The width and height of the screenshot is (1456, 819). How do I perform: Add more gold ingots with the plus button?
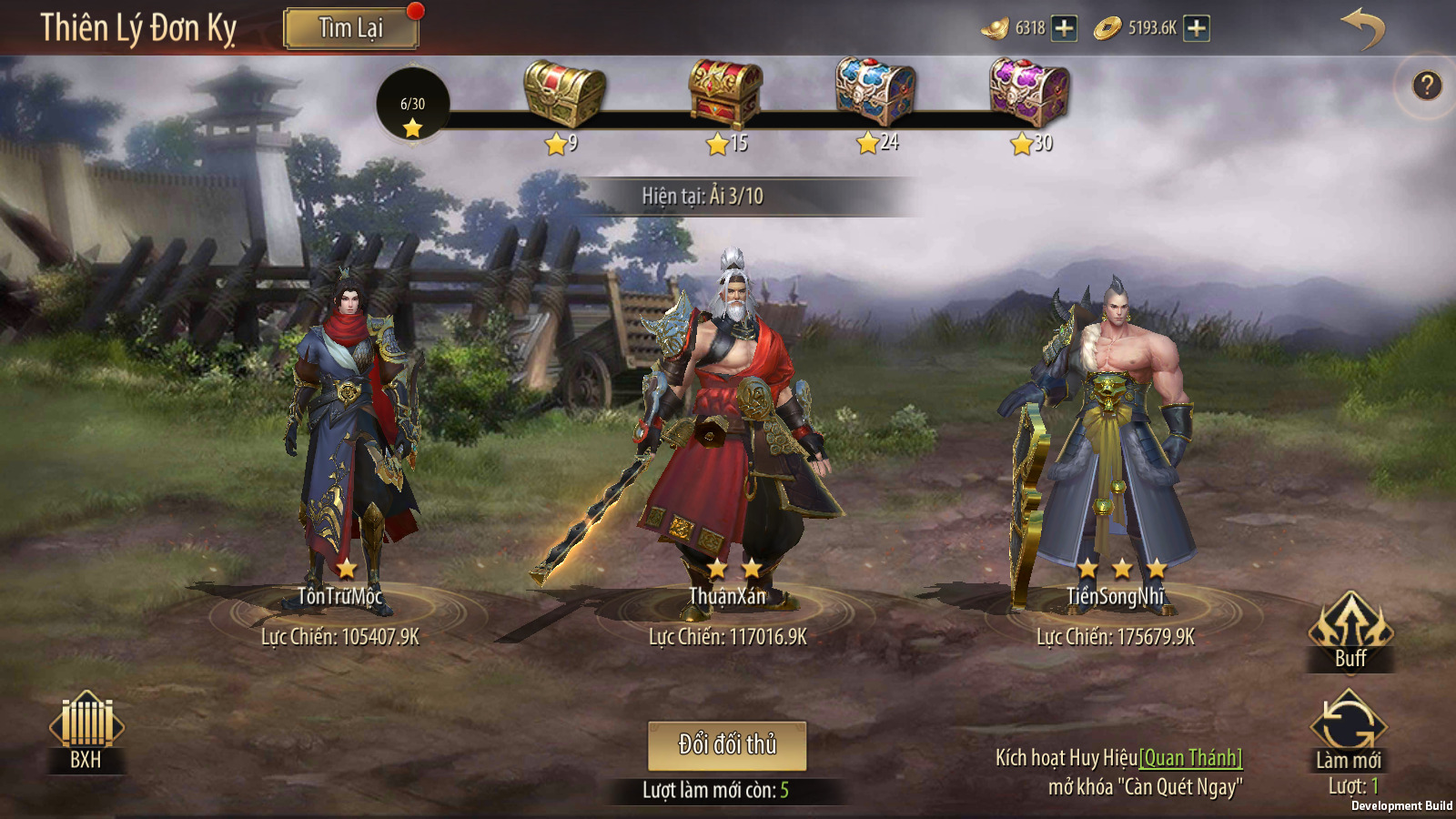tap(1064, 28)
